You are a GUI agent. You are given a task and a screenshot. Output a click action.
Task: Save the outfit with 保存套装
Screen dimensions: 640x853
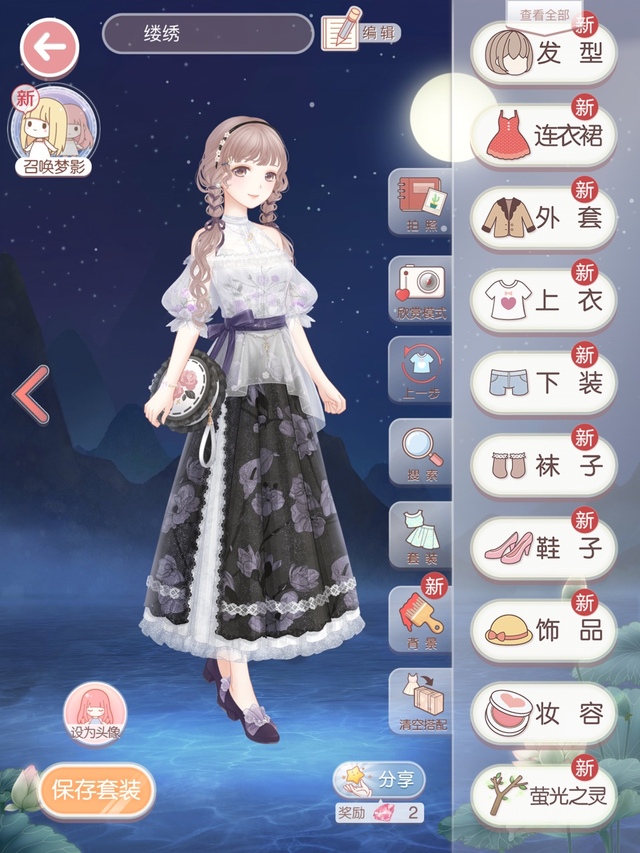pyautogui.click(x=96, y=791)
